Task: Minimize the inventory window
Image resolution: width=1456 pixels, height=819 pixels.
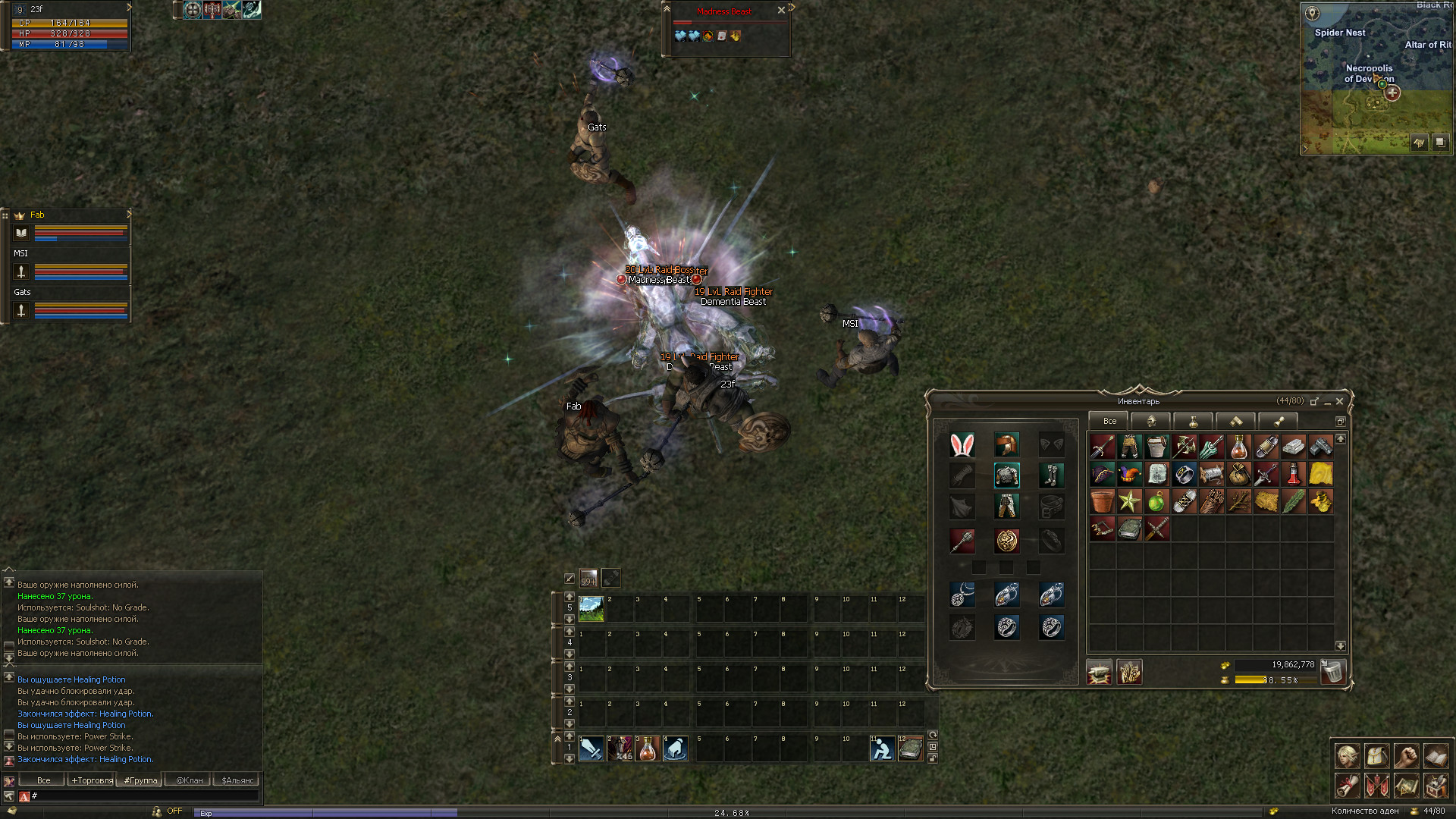Action: coord(1327,402)
